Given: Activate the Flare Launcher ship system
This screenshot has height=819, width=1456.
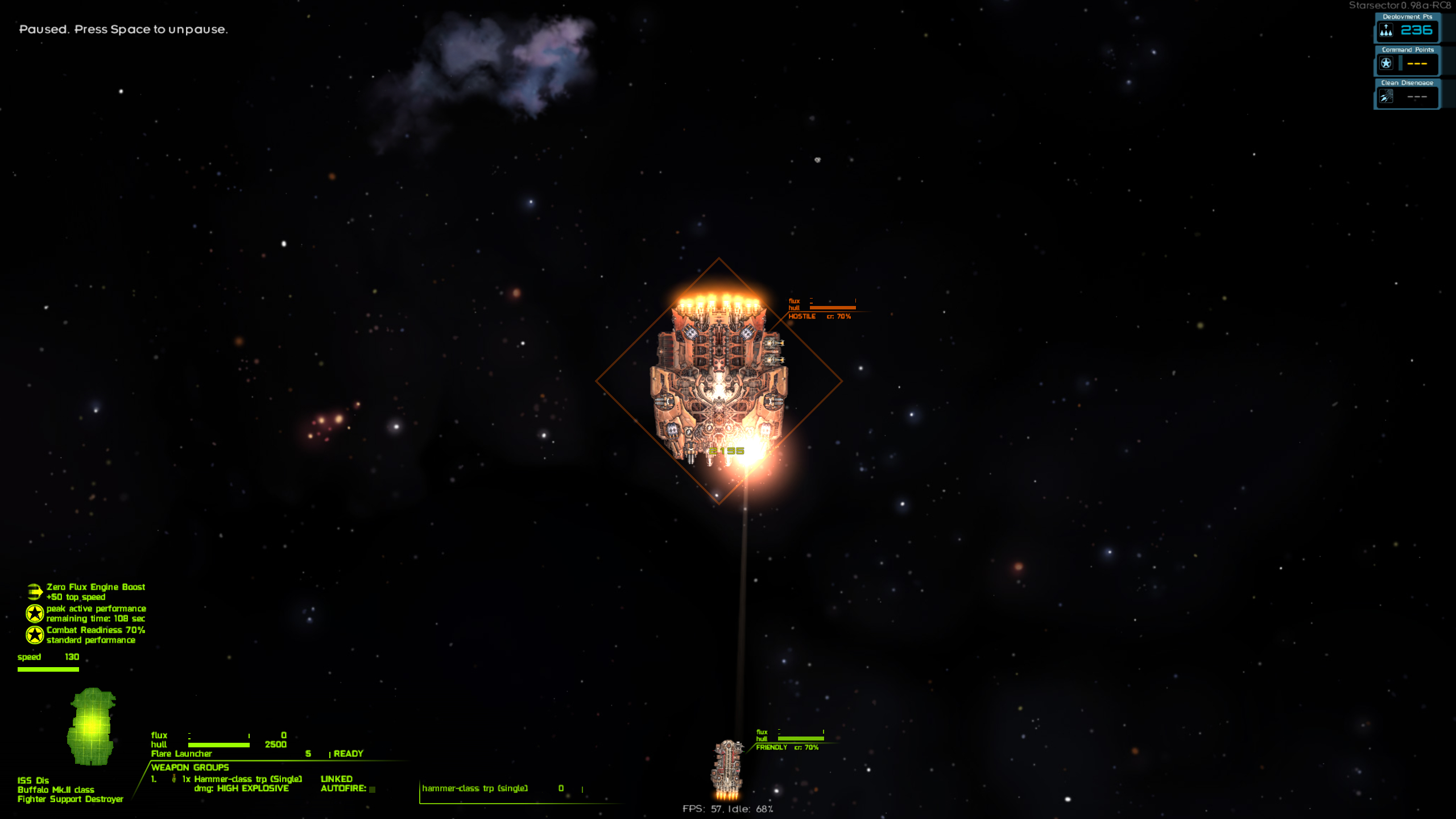Looking at the screenshot, I should tap(181, 754).
